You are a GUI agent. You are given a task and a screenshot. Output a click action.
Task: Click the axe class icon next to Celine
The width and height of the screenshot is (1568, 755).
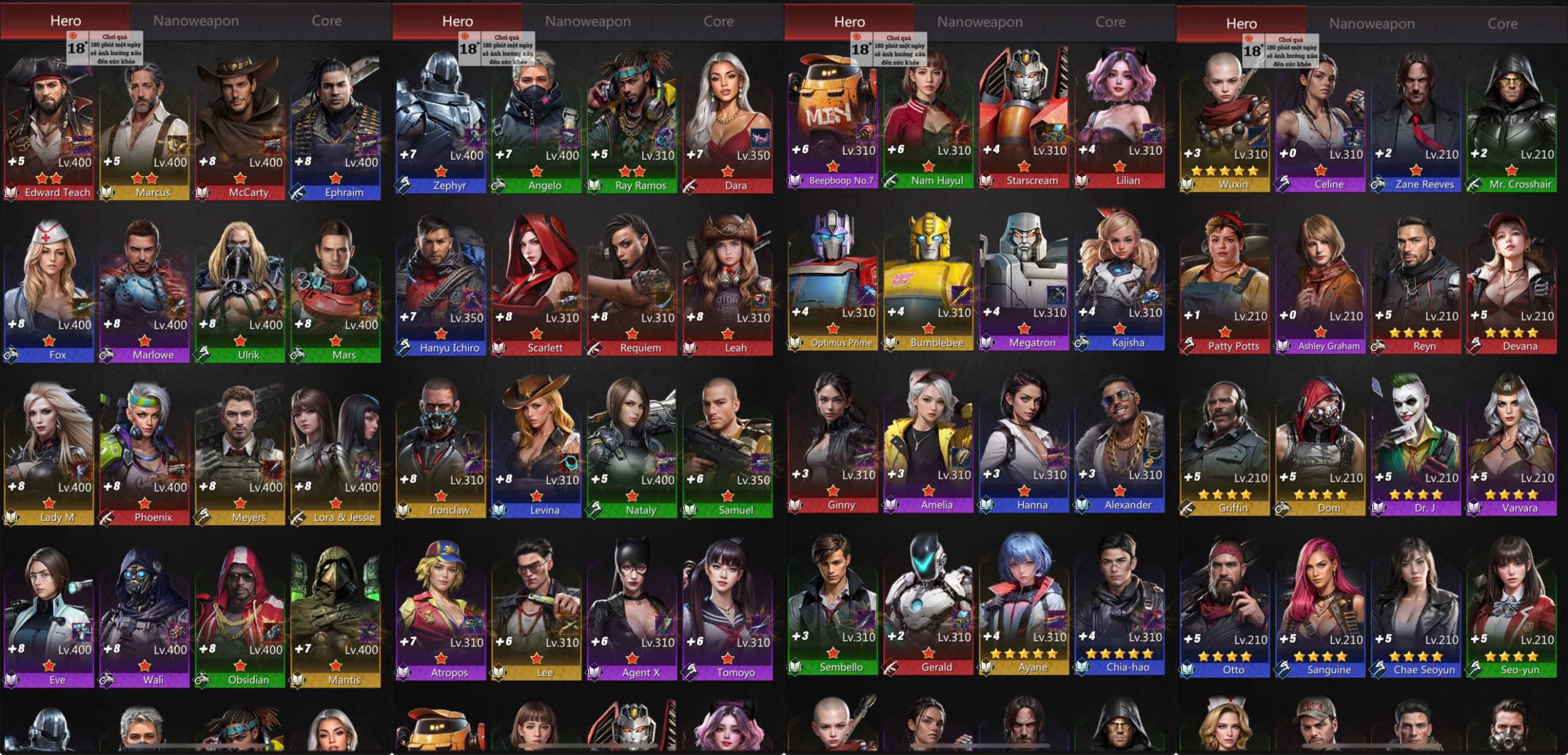click(x=1284, y=184)
